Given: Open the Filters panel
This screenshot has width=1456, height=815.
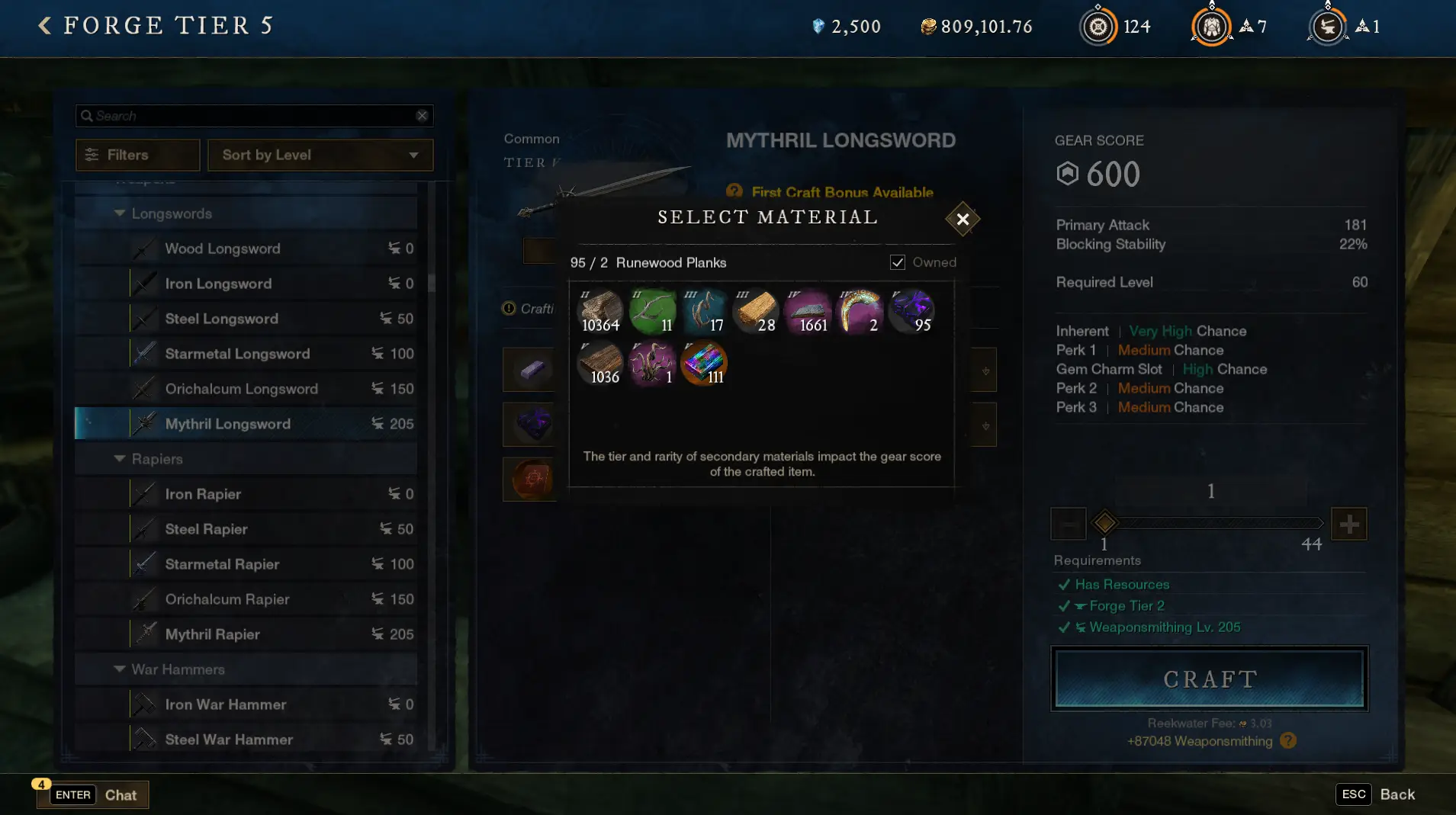Looking at the screenshot, I should click(137, 155).
